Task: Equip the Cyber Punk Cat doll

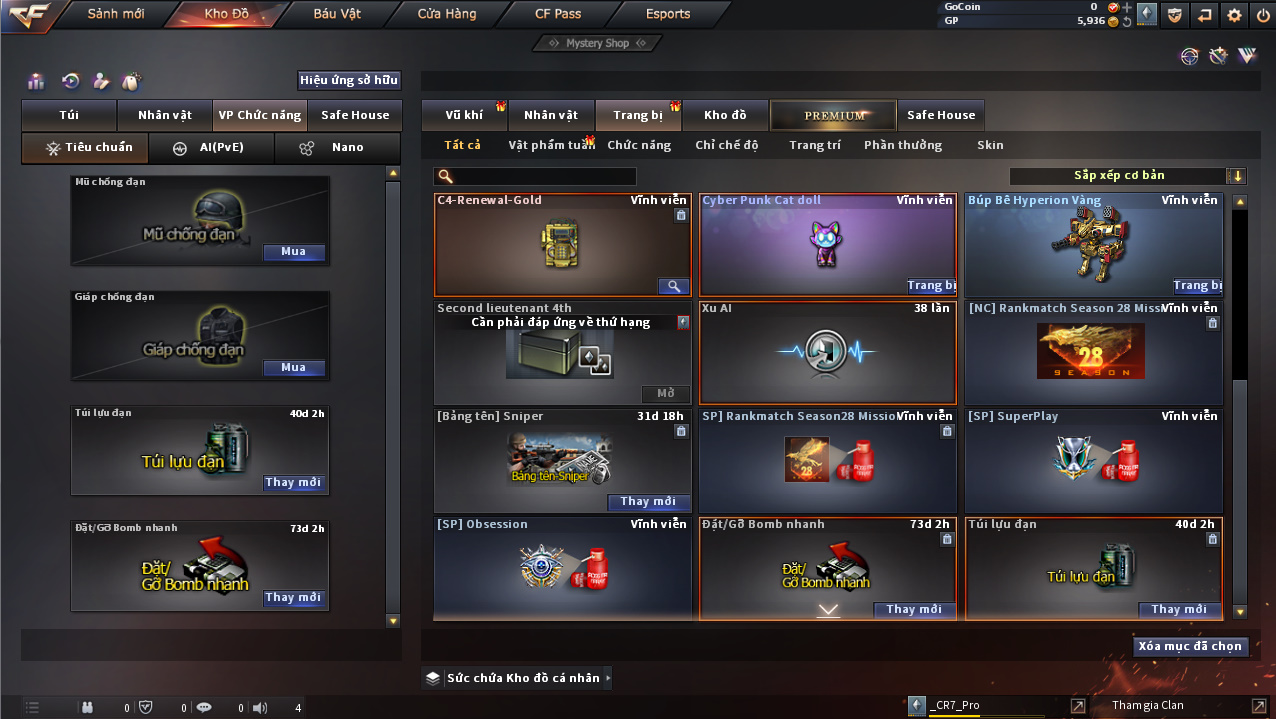Action: (931, 286)
